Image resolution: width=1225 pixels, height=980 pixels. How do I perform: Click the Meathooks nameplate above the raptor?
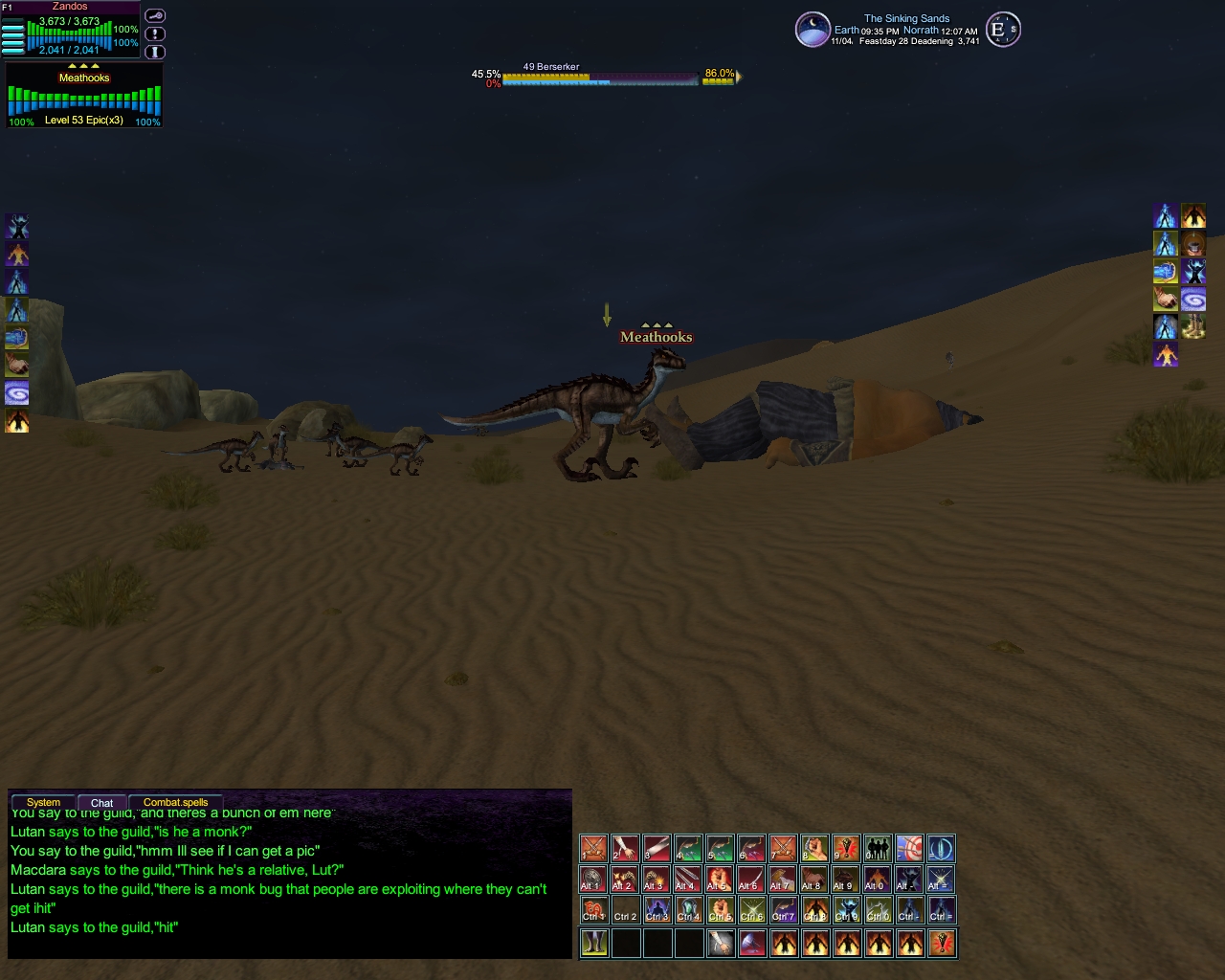(x=656, y=337)
